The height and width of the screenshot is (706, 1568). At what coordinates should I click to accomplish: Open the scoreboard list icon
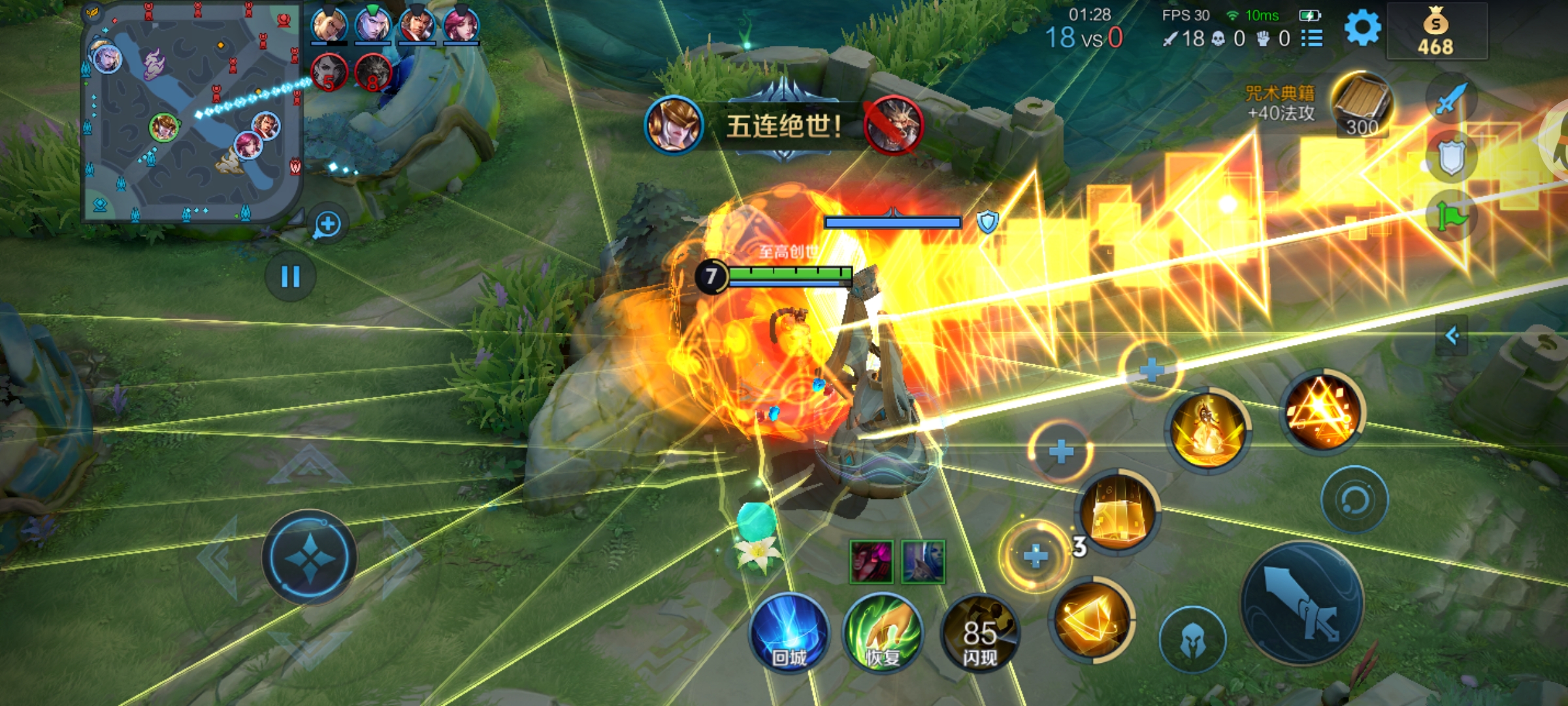tap(1312, 39)
